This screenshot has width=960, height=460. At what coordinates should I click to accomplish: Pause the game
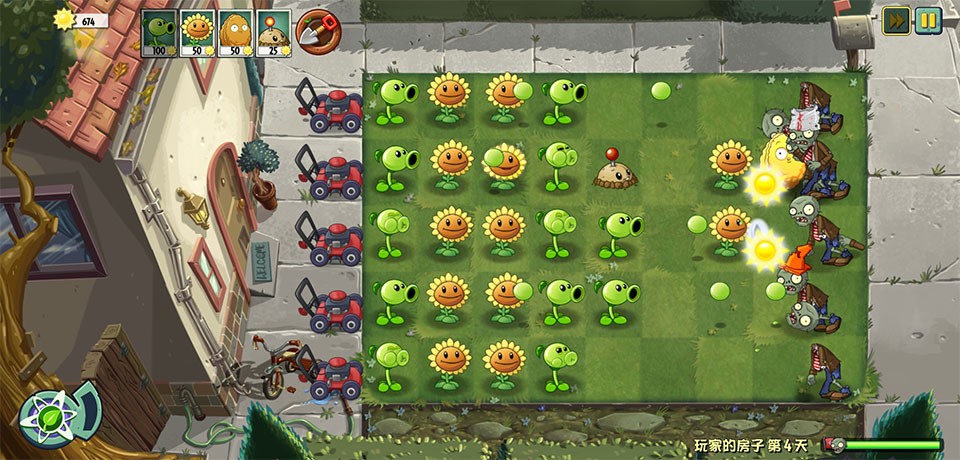pos(928,20)
